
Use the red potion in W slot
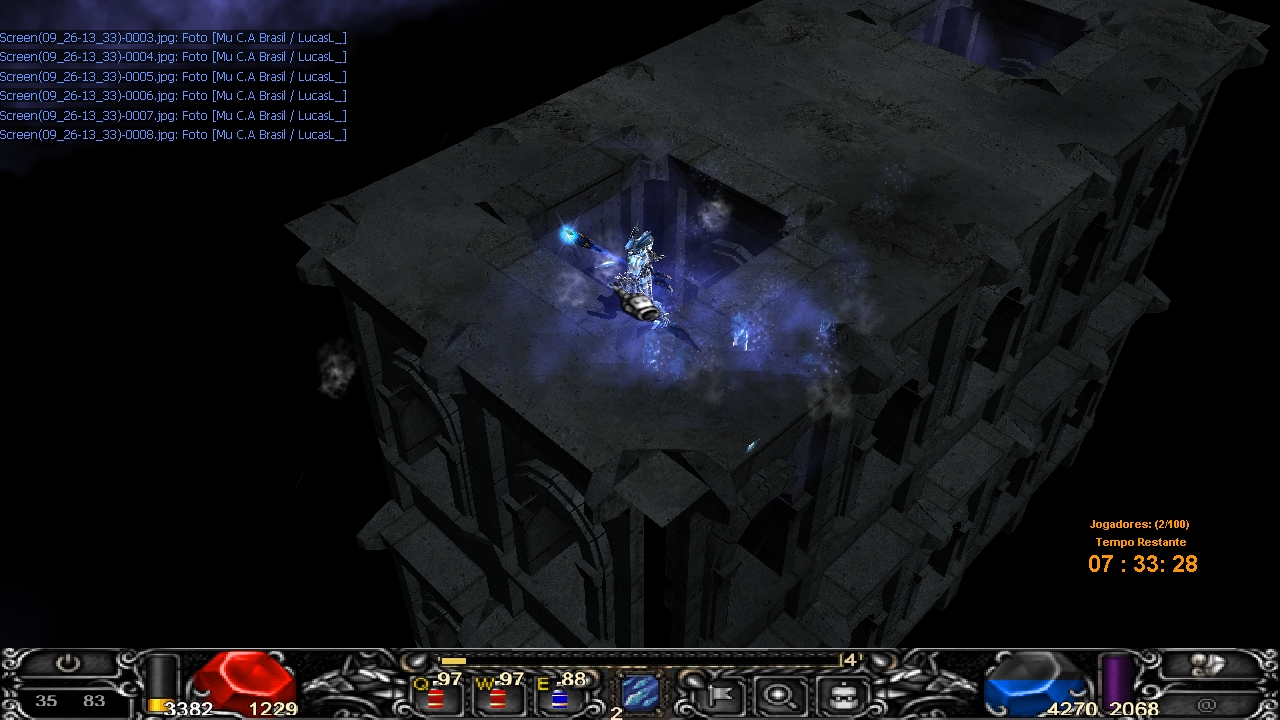pyautogui.click(x=497, y=697)
